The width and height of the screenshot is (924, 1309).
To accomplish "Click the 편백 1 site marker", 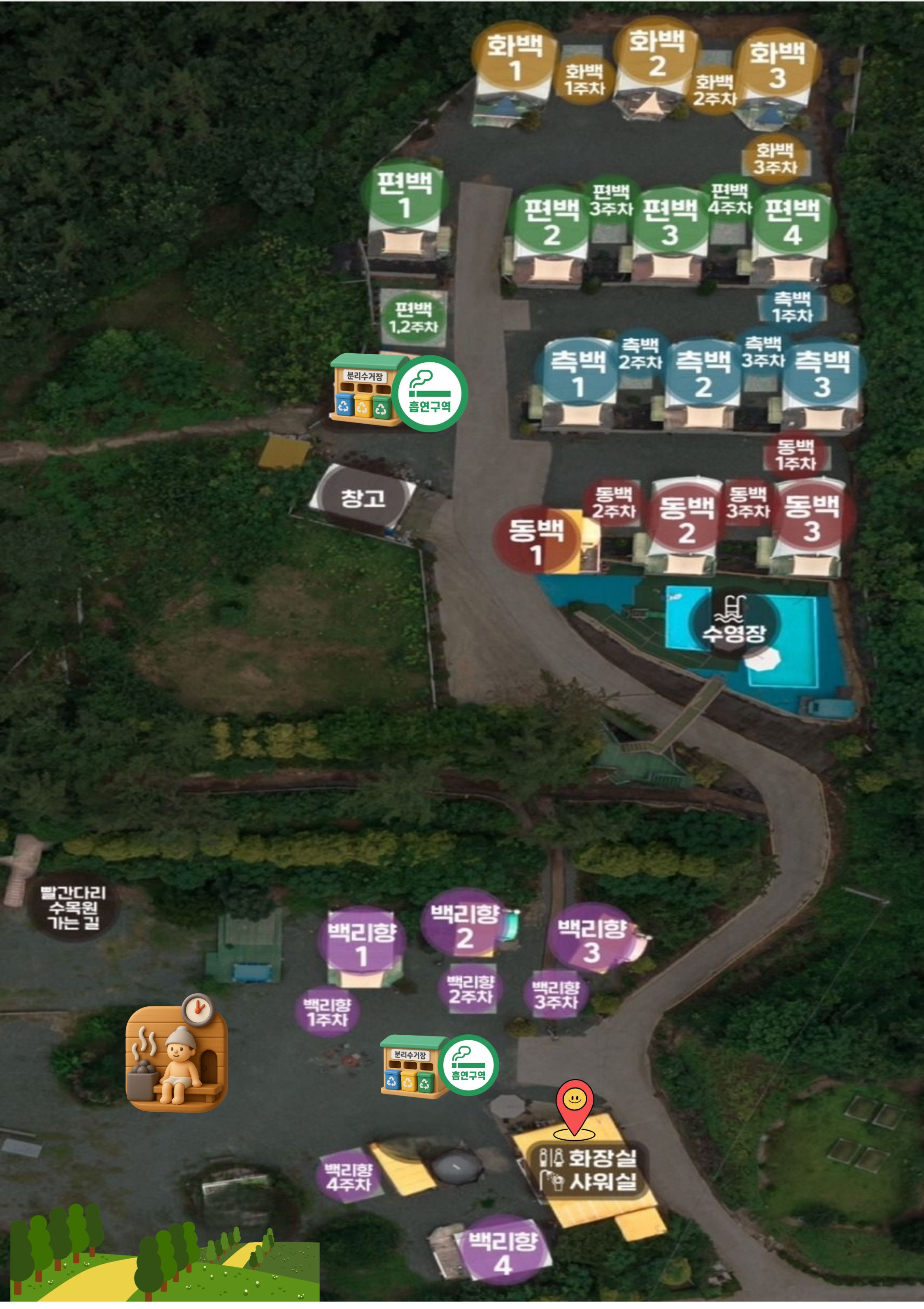I will point(405,194).
